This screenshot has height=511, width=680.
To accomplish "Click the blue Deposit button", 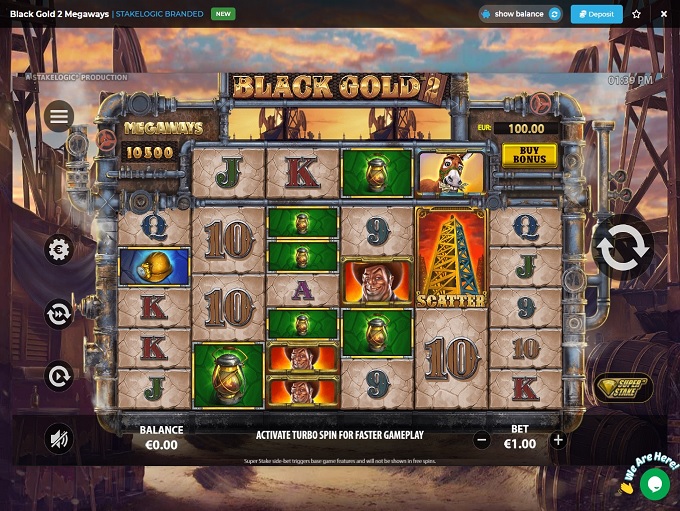I will [596, 14].
